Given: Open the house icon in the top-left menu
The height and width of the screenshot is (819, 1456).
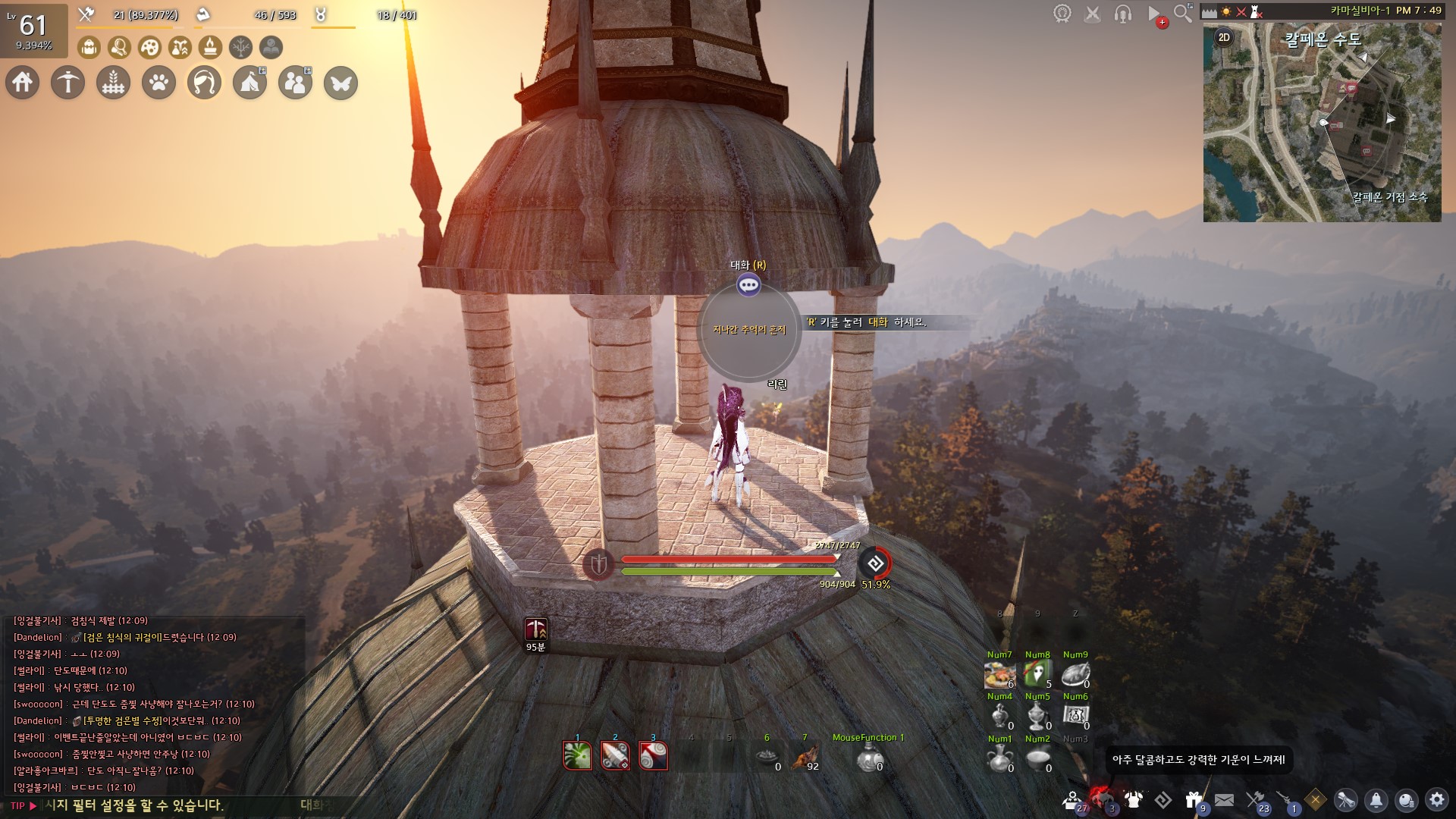Looking at the screenshot, I should tap(23, 83).
